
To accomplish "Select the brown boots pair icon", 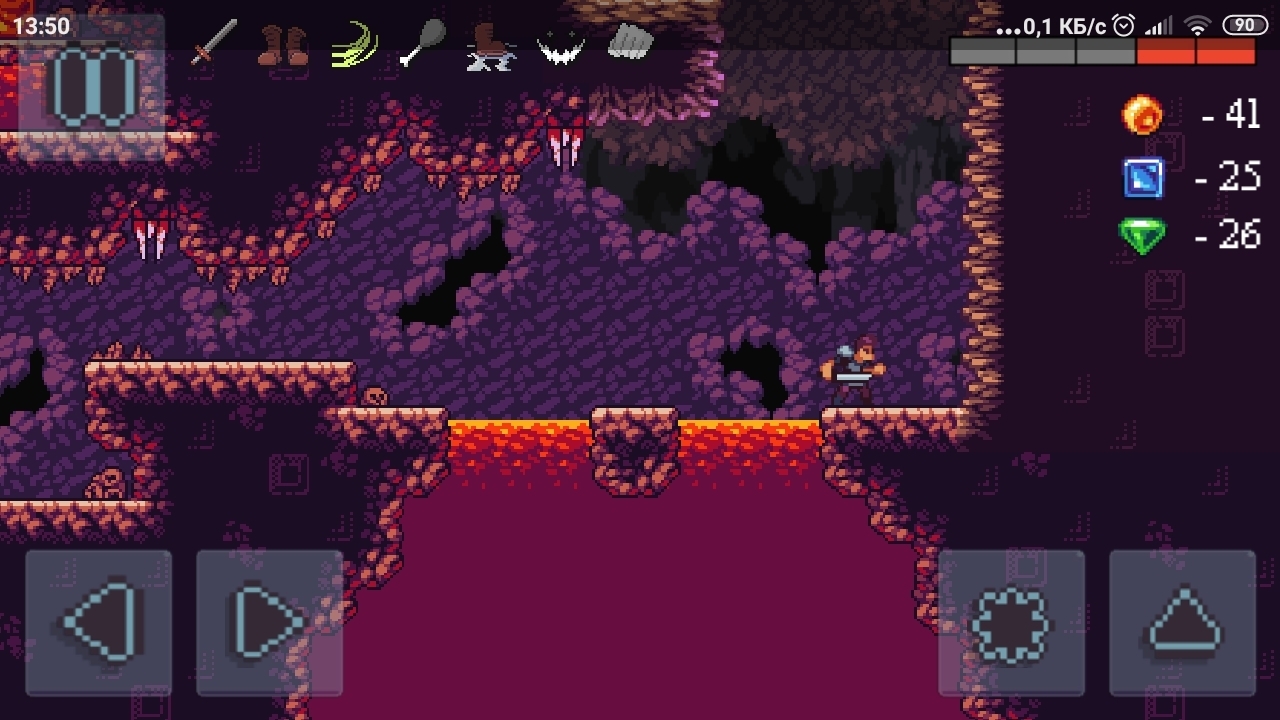I will tap(282, 45).
